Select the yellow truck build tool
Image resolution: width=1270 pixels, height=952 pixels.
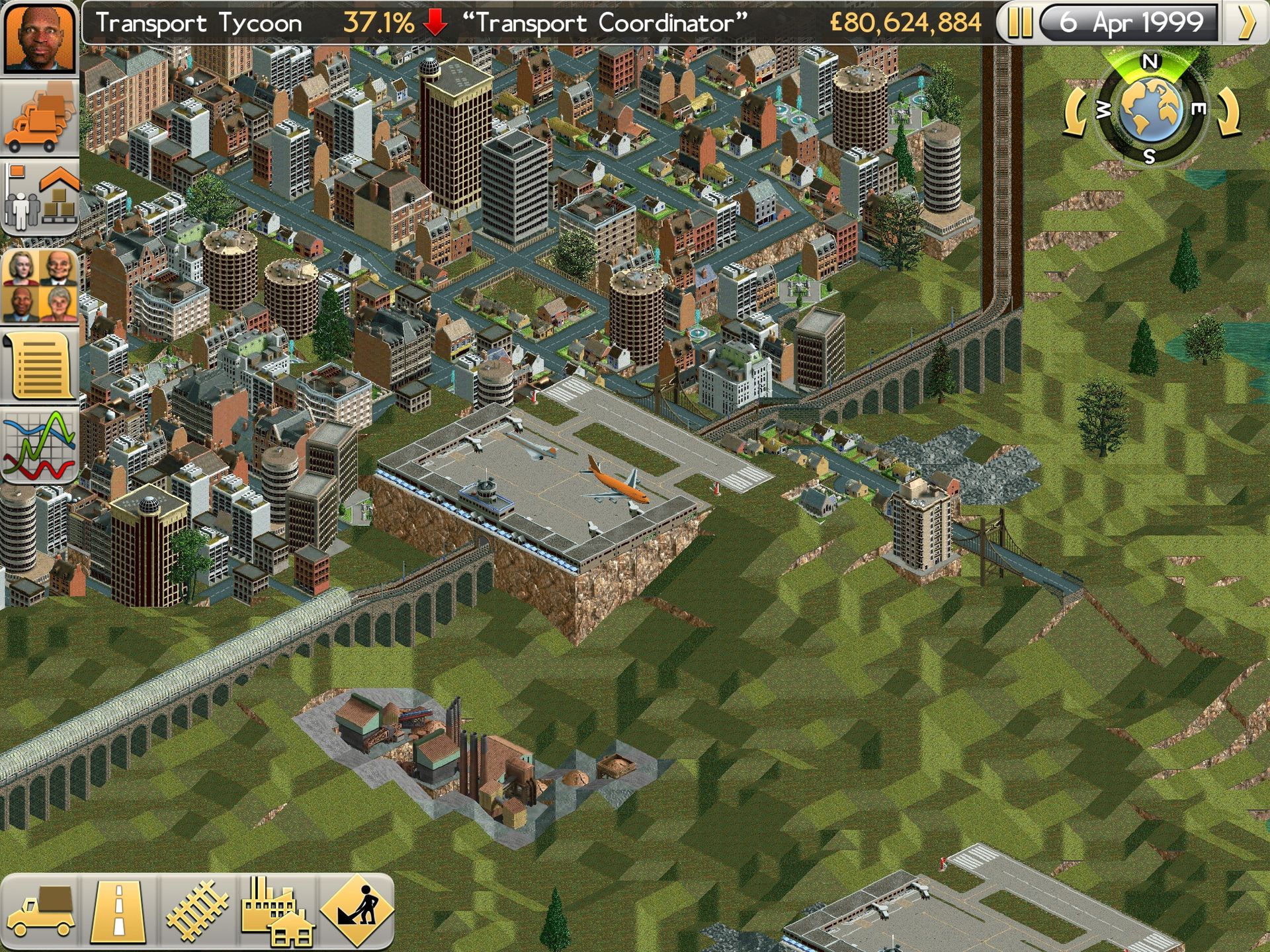tap(41, 912)
